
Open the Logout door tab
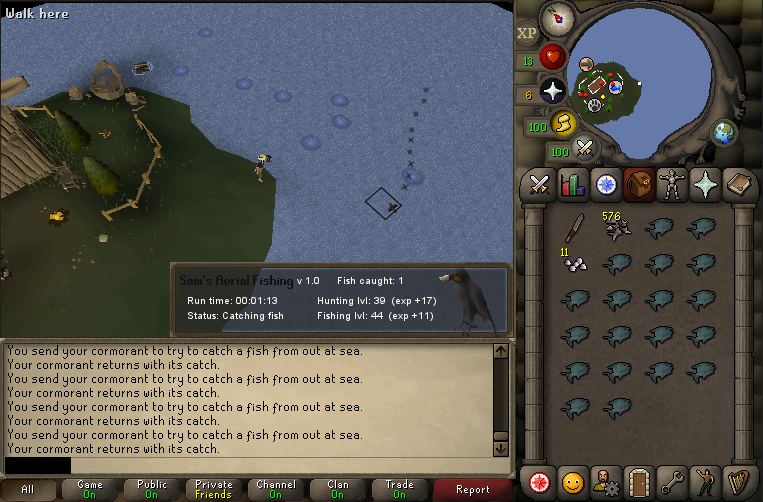639,482
